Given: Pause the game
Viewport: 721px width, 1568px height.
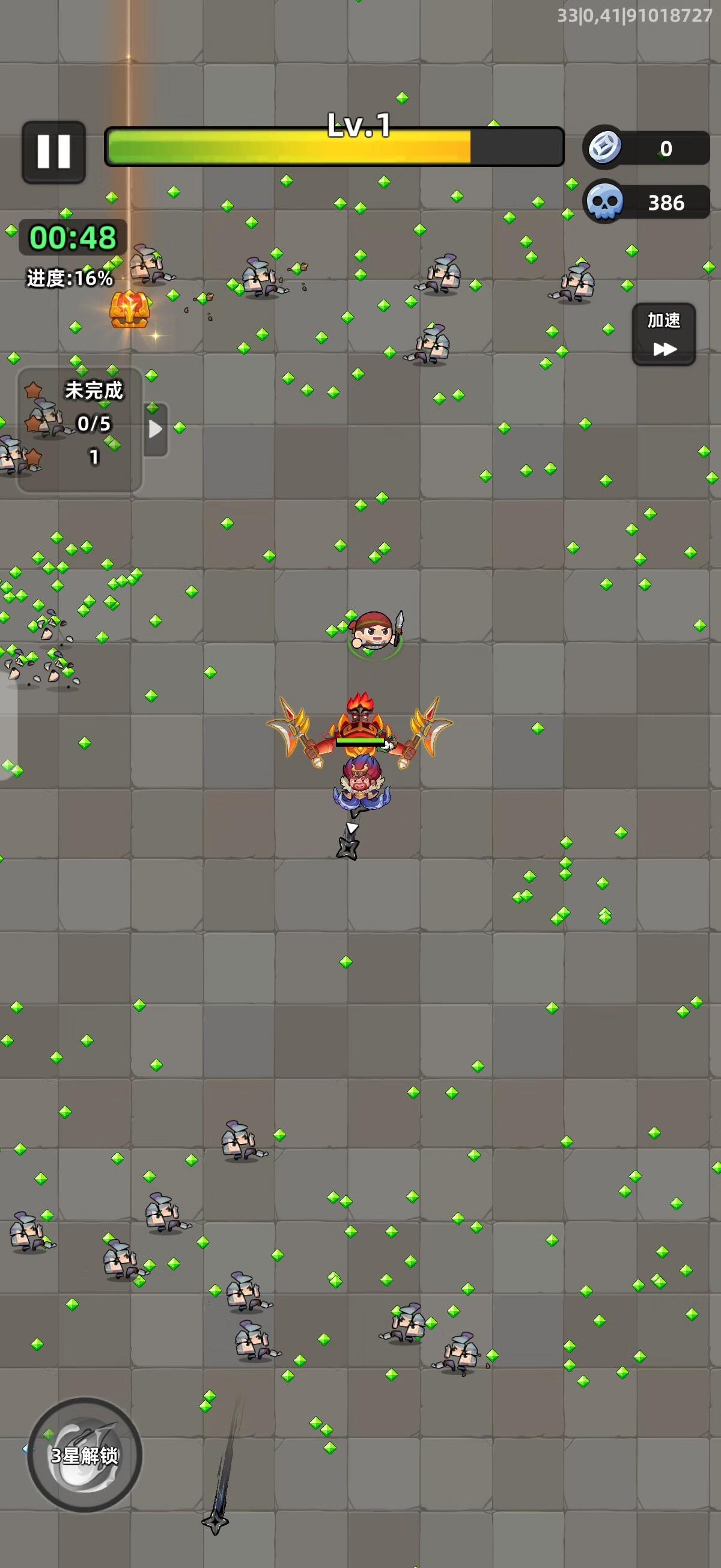Looking at the screenshot, I should (x=53, y=152).
